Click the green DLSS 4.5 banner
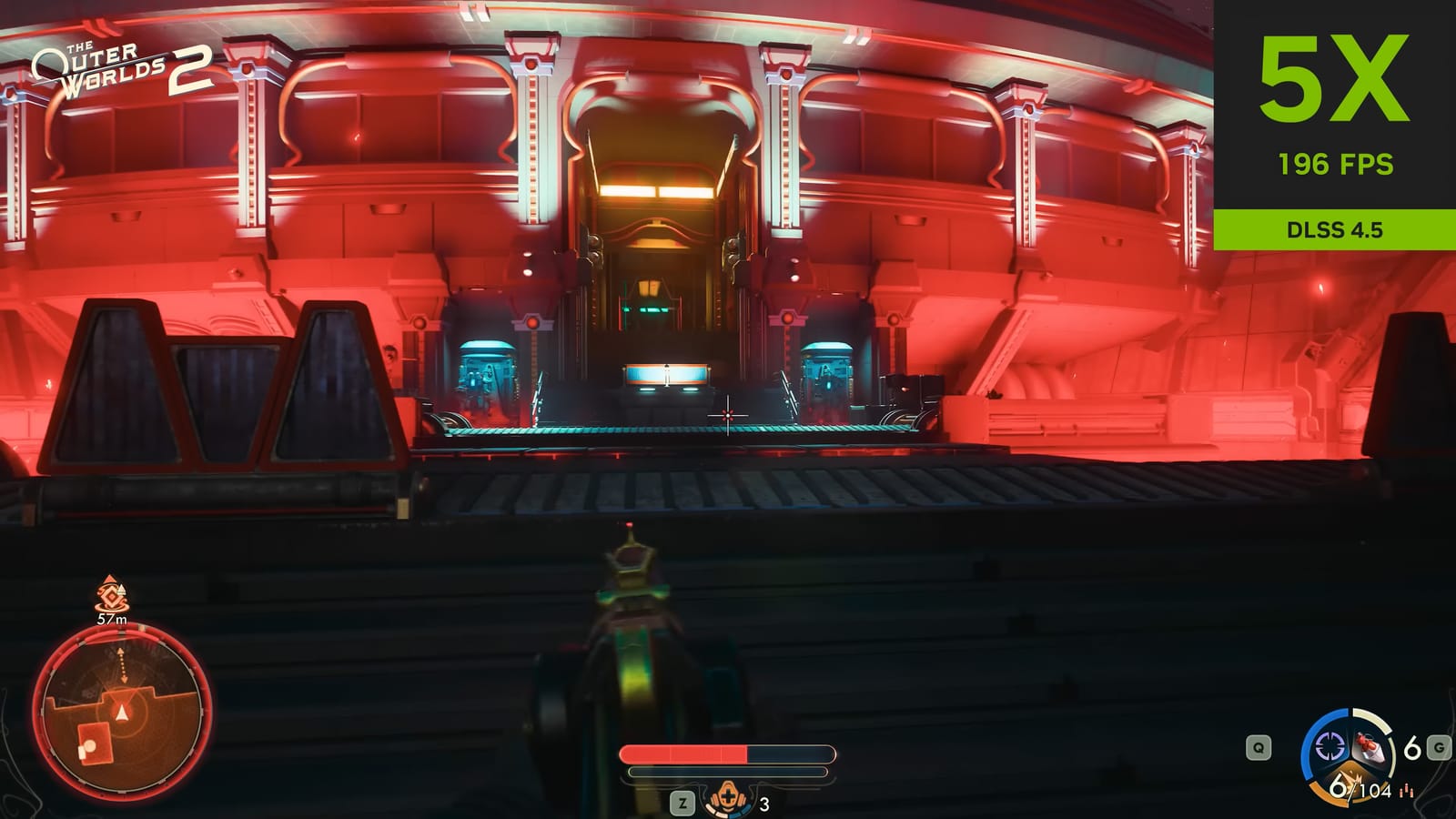Screen dimensions: 1456x819 click(x=1334, y=229)
